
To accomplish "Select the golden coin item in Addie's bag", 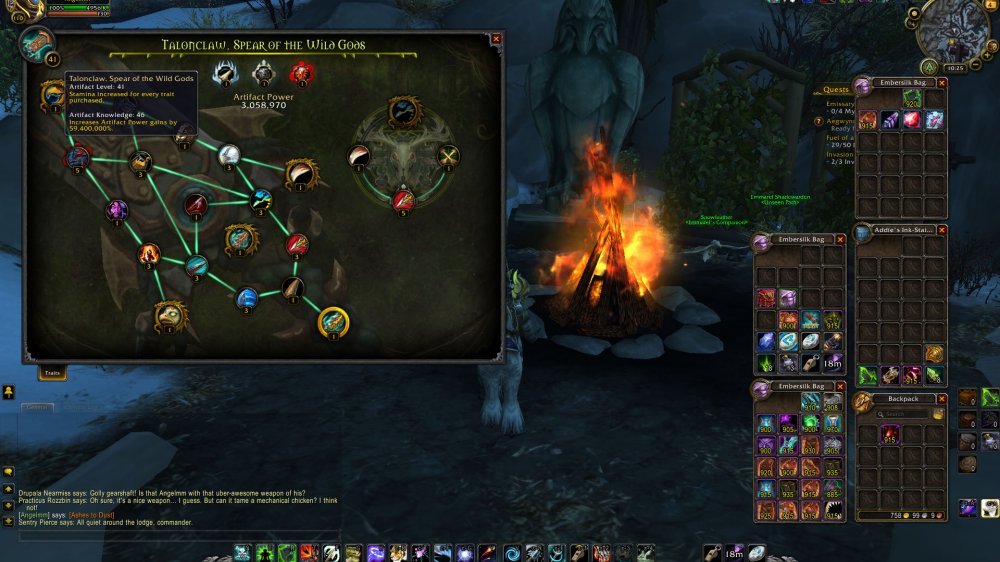I will point(934,353).
